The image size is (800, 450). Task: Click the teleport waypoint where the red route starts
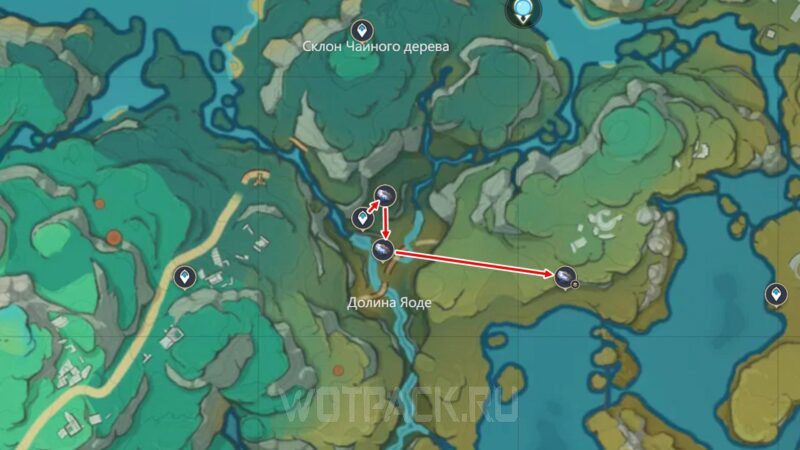click(x=362, y=216)
